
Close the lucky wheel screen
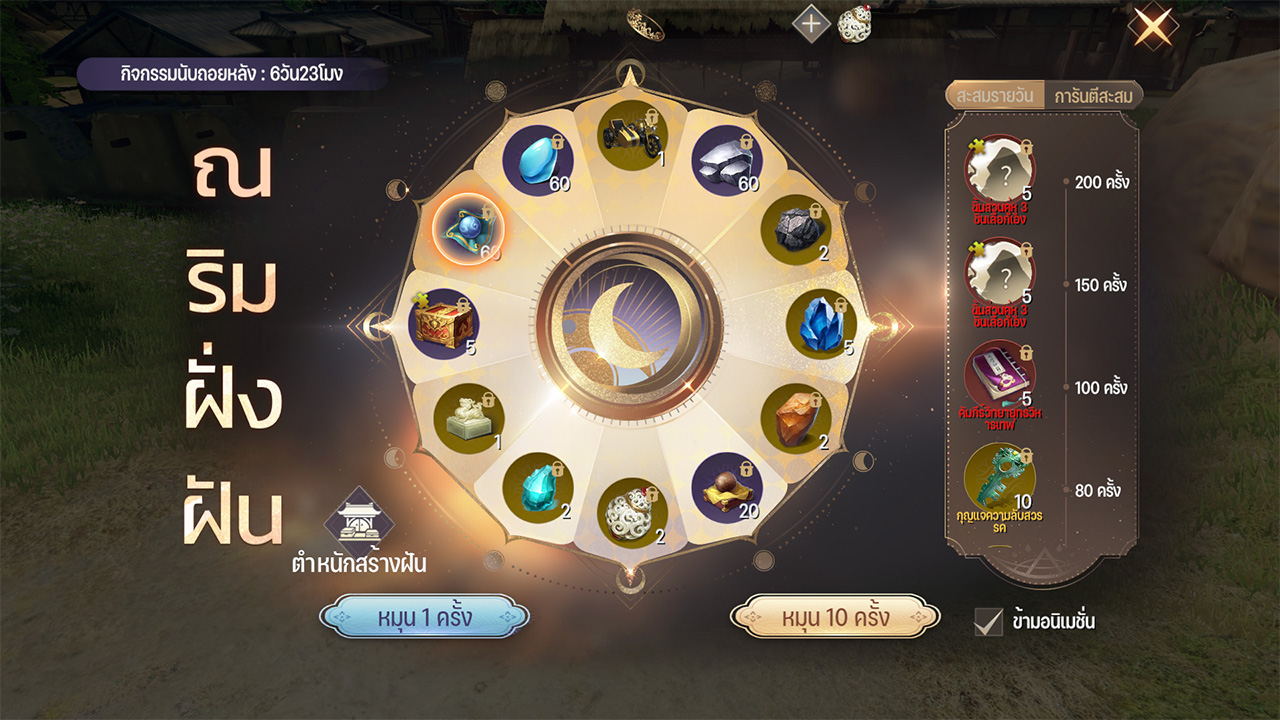pyautogui.click(x=1153, y=25)
